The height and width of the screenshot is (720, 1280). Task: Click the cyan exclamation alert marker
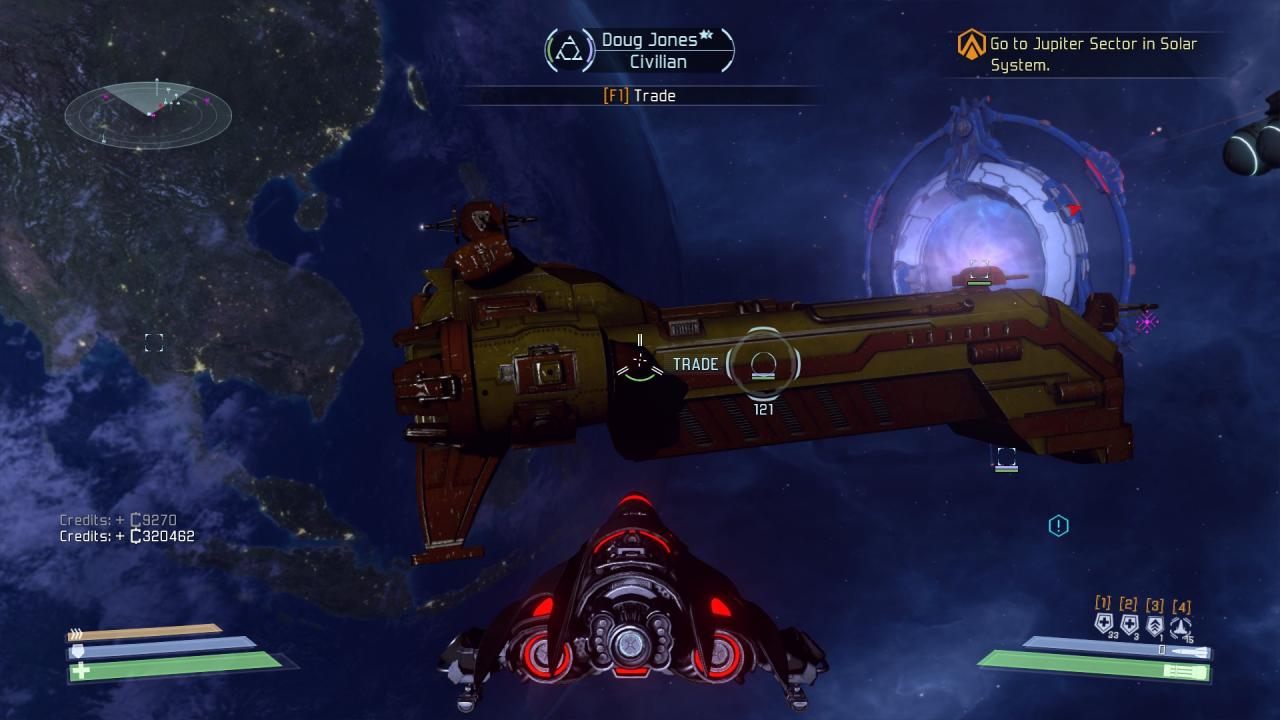point(1058,525)
